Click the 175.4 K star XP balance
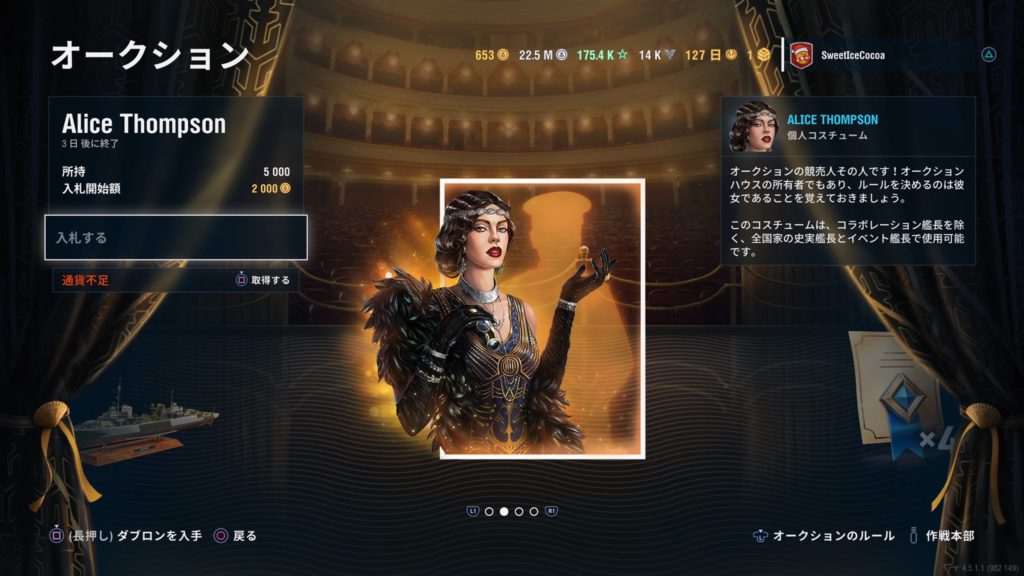 point(602,55)
